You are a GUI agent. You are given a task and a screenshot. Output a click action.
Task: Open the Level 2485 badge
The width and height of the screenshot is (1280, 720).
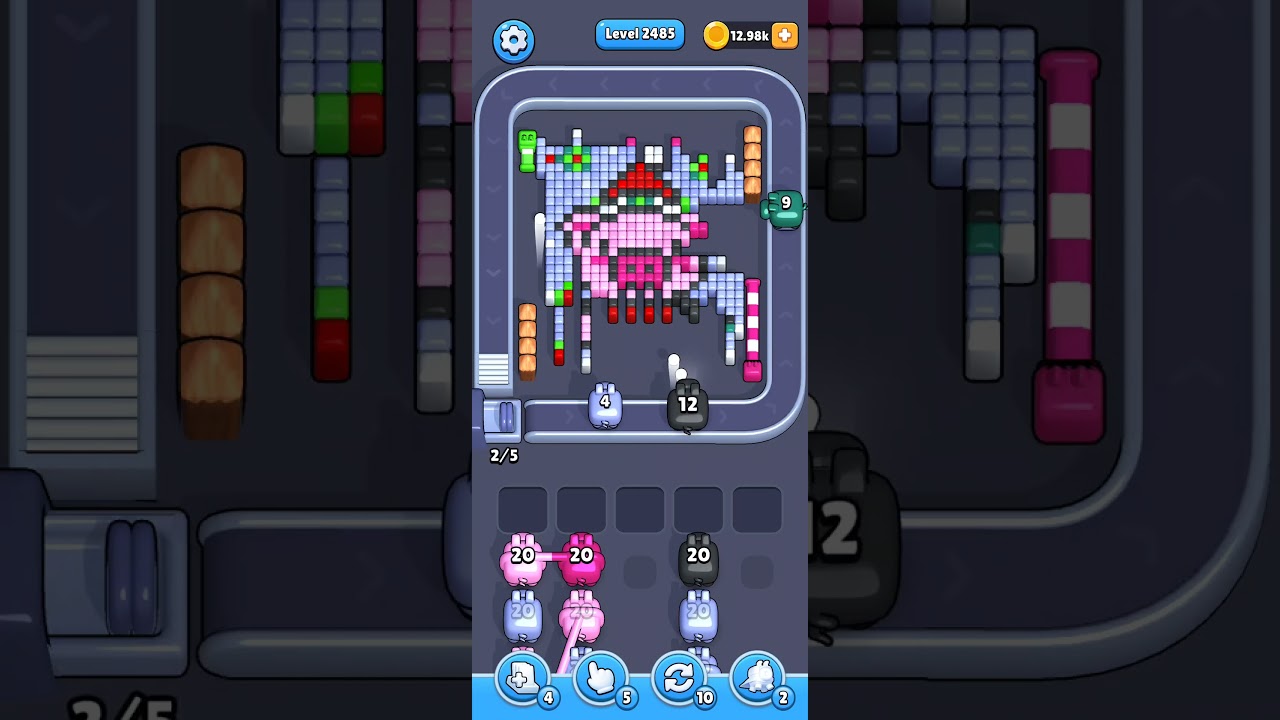click(x=640, y=33)
